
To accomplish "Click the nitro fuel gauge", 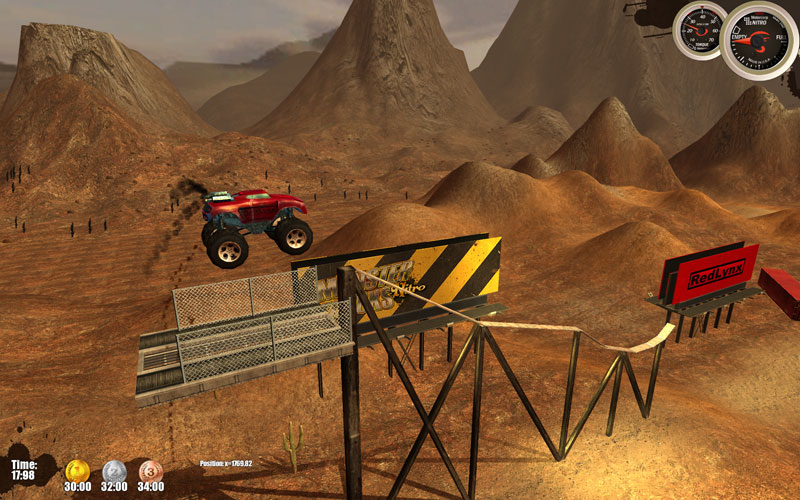I will pos(759,40).
